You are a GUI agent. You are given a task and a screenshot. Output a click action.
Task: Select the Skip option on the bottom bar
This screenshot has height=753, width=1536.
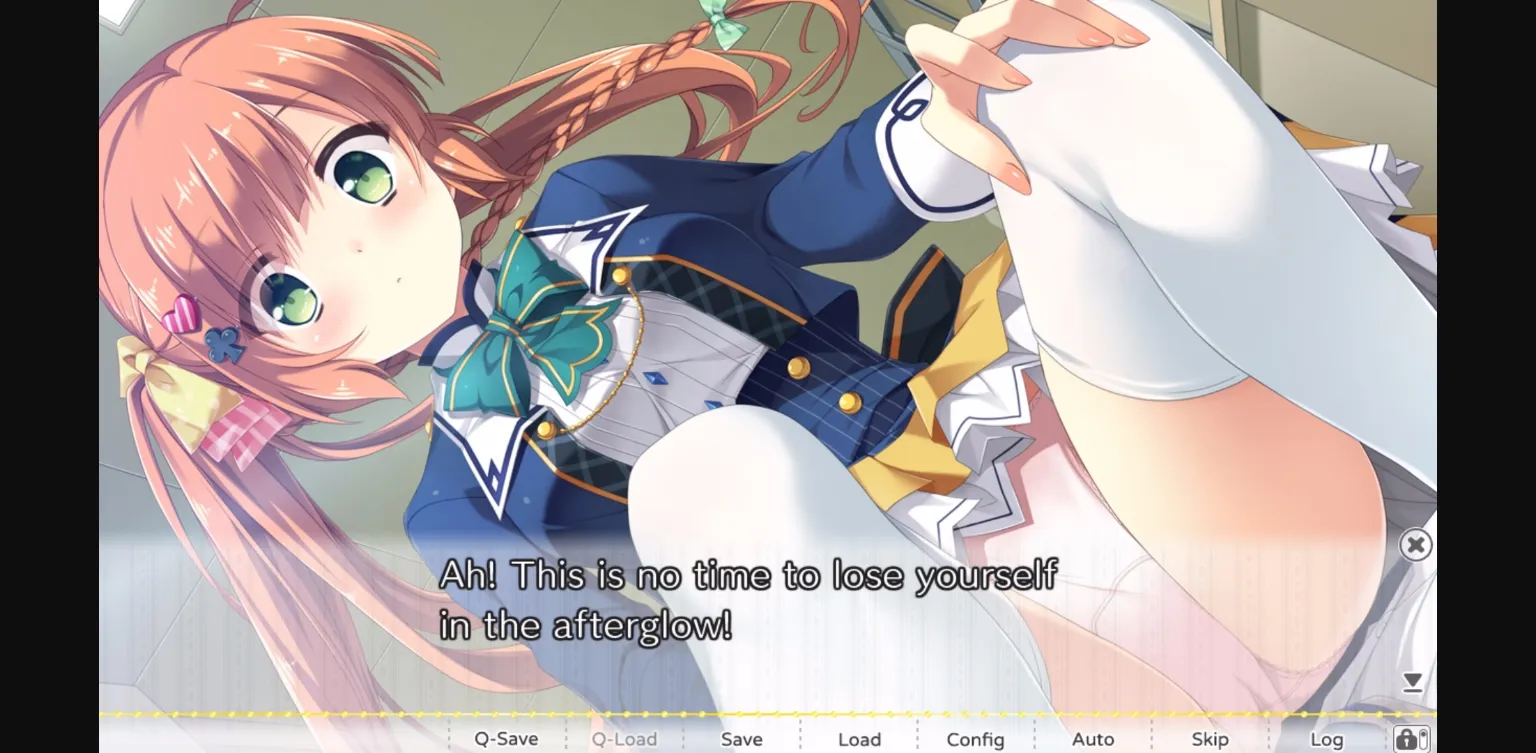[1210, 738]
